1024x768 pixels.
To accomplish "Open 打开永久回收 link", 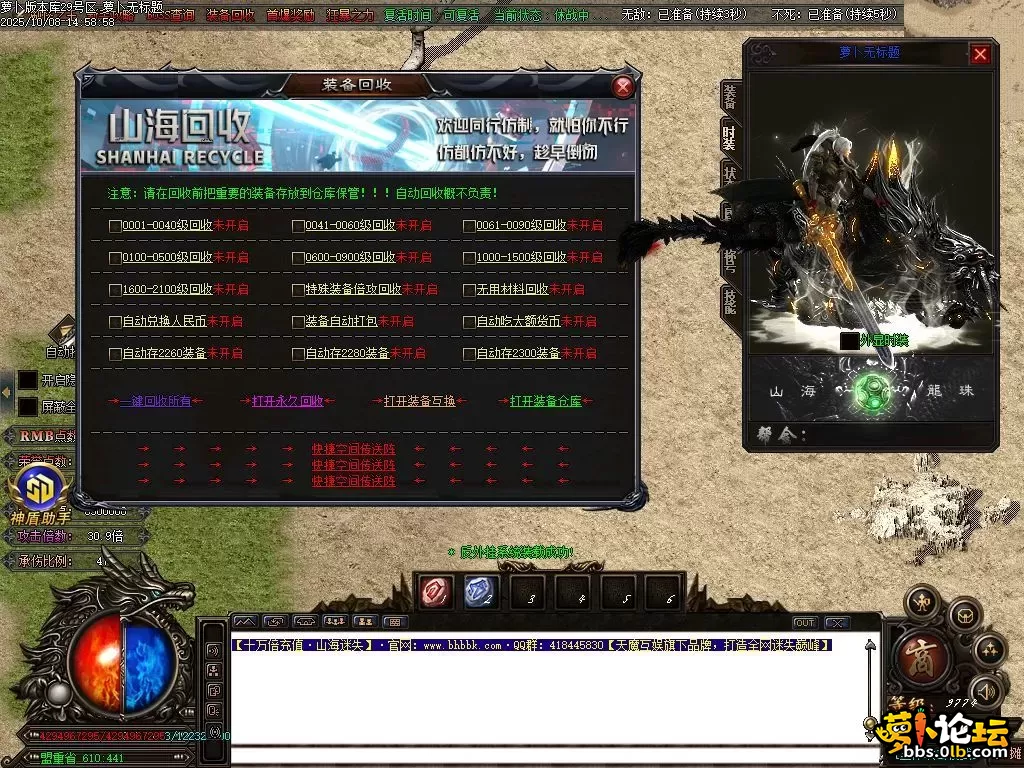I will coord(287,401).
